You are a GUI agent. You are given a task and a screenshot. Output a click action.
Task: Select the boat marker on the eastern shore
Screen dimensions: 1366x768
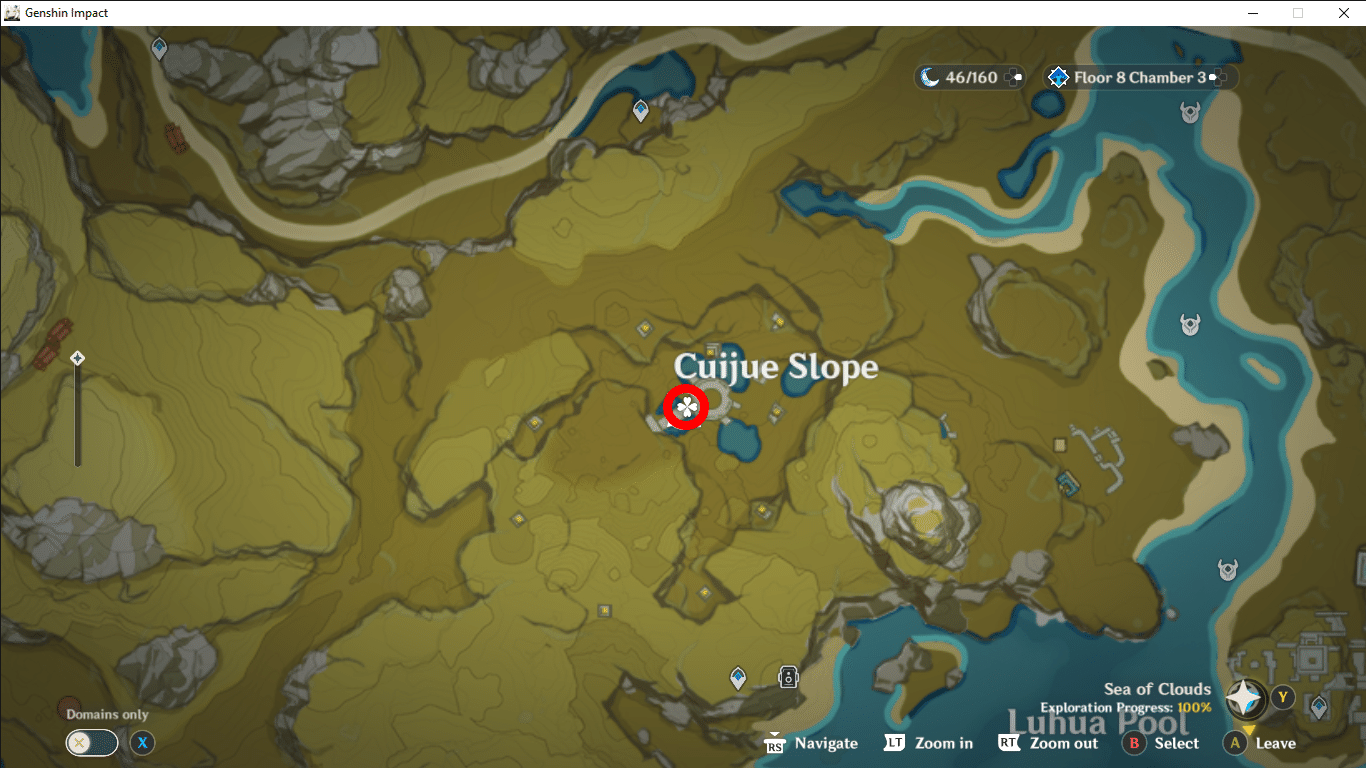point(1188,324)
